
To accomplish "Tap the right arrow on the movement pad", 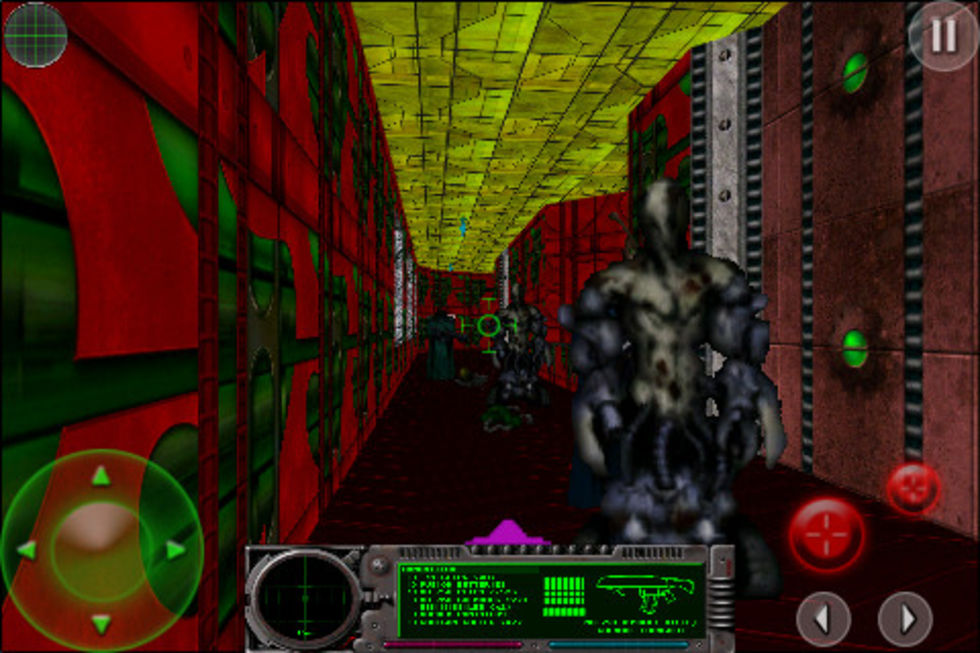I will [175, 550].
